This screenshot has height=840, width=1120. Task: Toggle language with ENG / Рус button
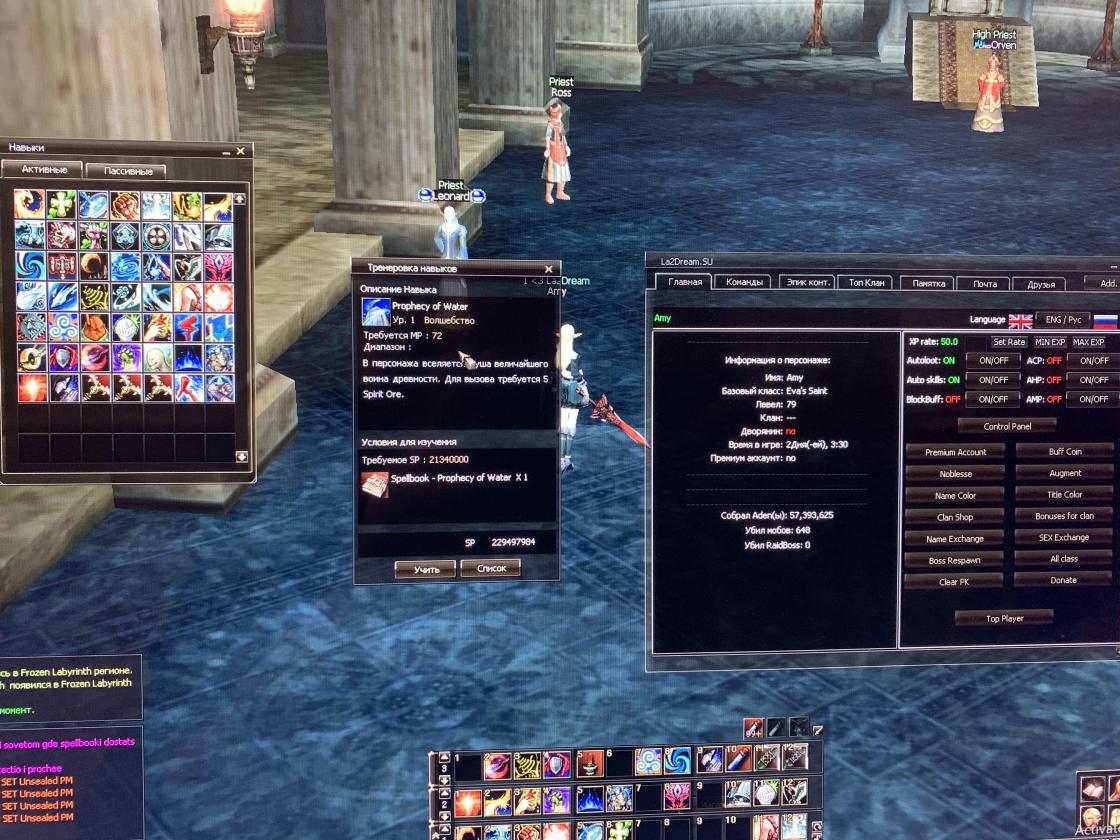pos(1063,320)
